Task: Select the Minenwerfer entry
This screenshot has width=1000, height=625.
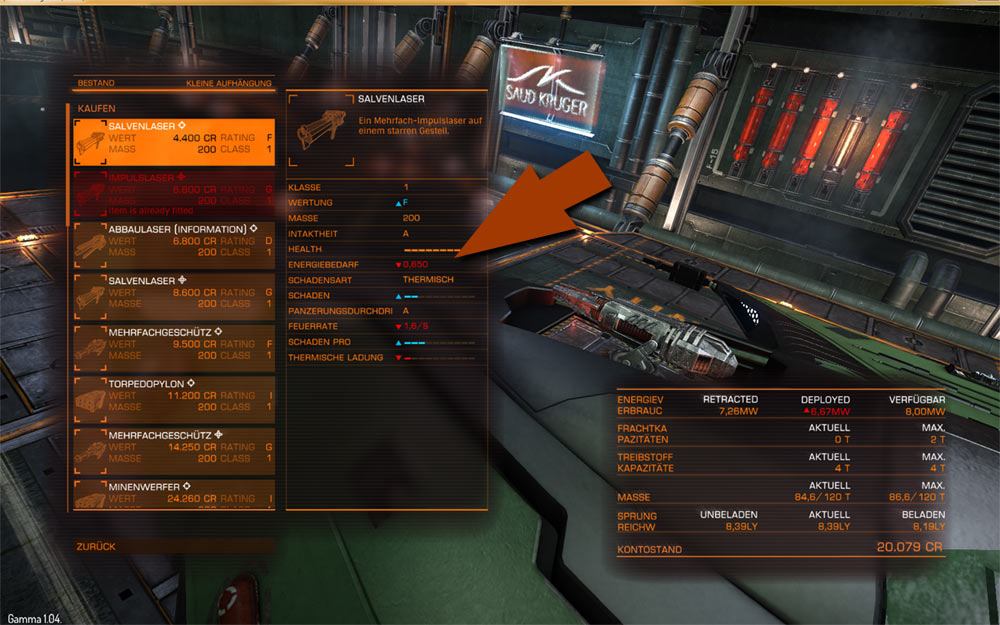Action: pos(174,494)
